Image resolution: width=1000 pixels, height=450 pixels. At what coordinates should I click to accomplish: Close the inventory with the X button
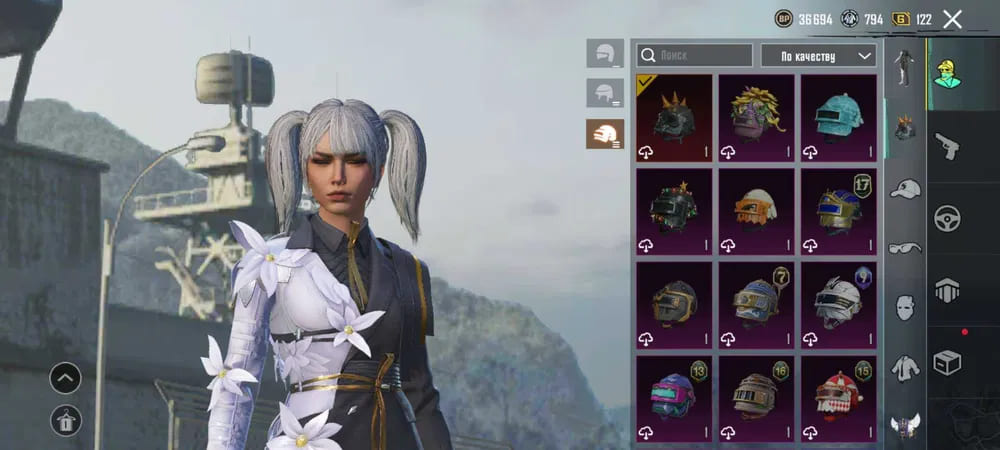click(x=953, y=19)
